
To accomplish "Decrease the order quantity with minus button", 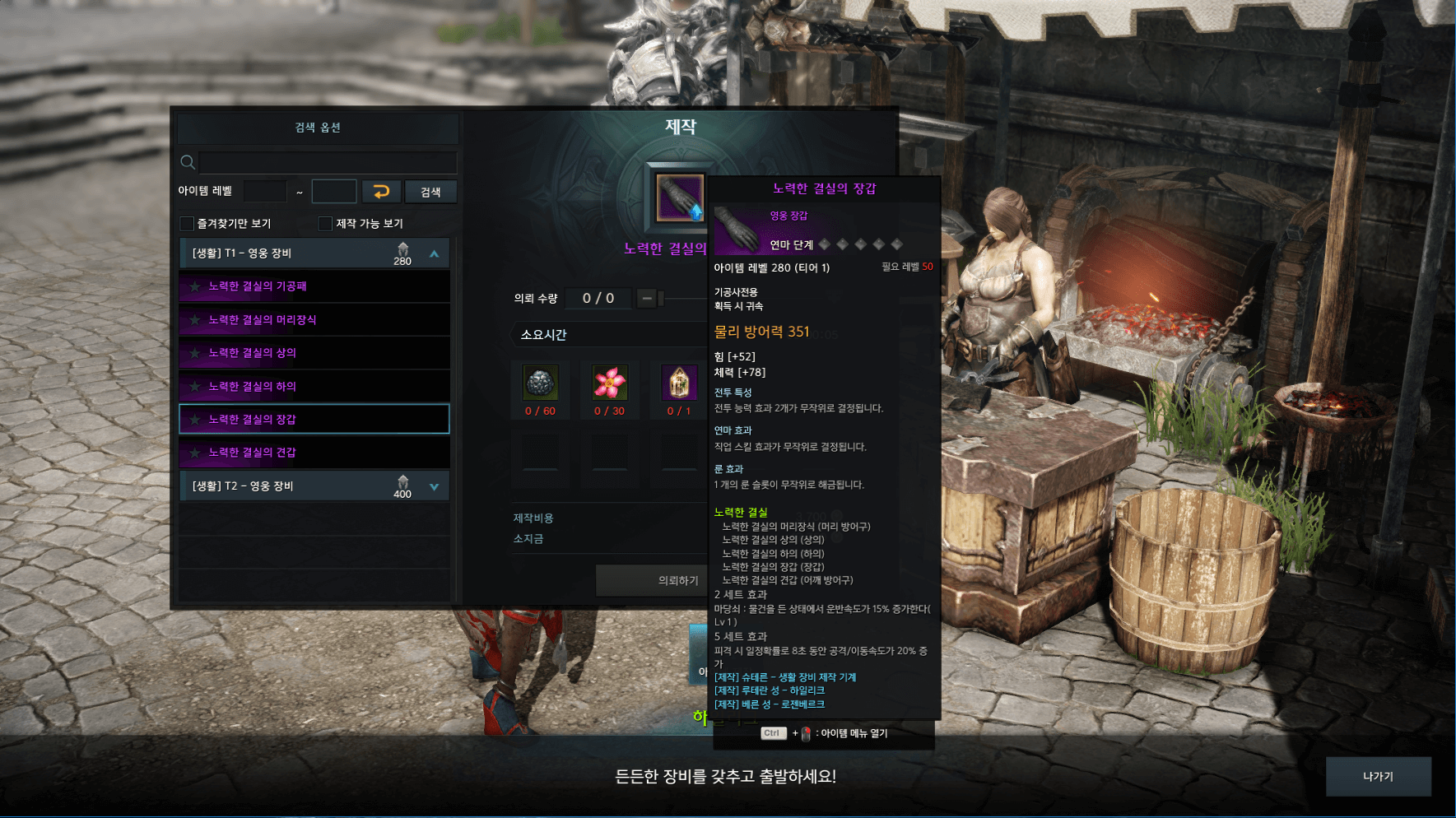I will (647, 298).
